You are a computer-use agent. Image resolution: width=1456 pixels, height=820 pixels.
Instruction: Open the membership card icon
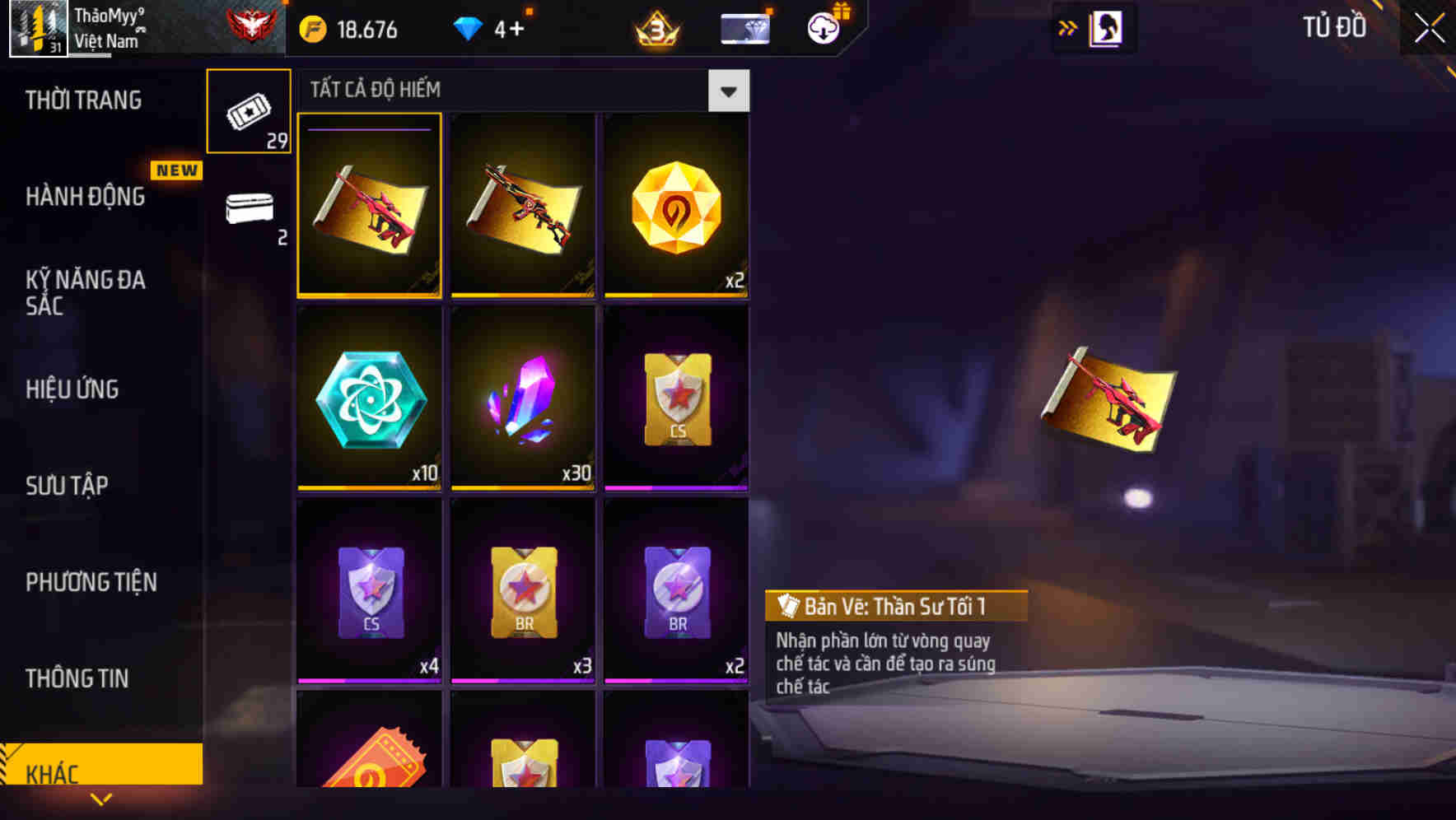(x=744, y=27)
